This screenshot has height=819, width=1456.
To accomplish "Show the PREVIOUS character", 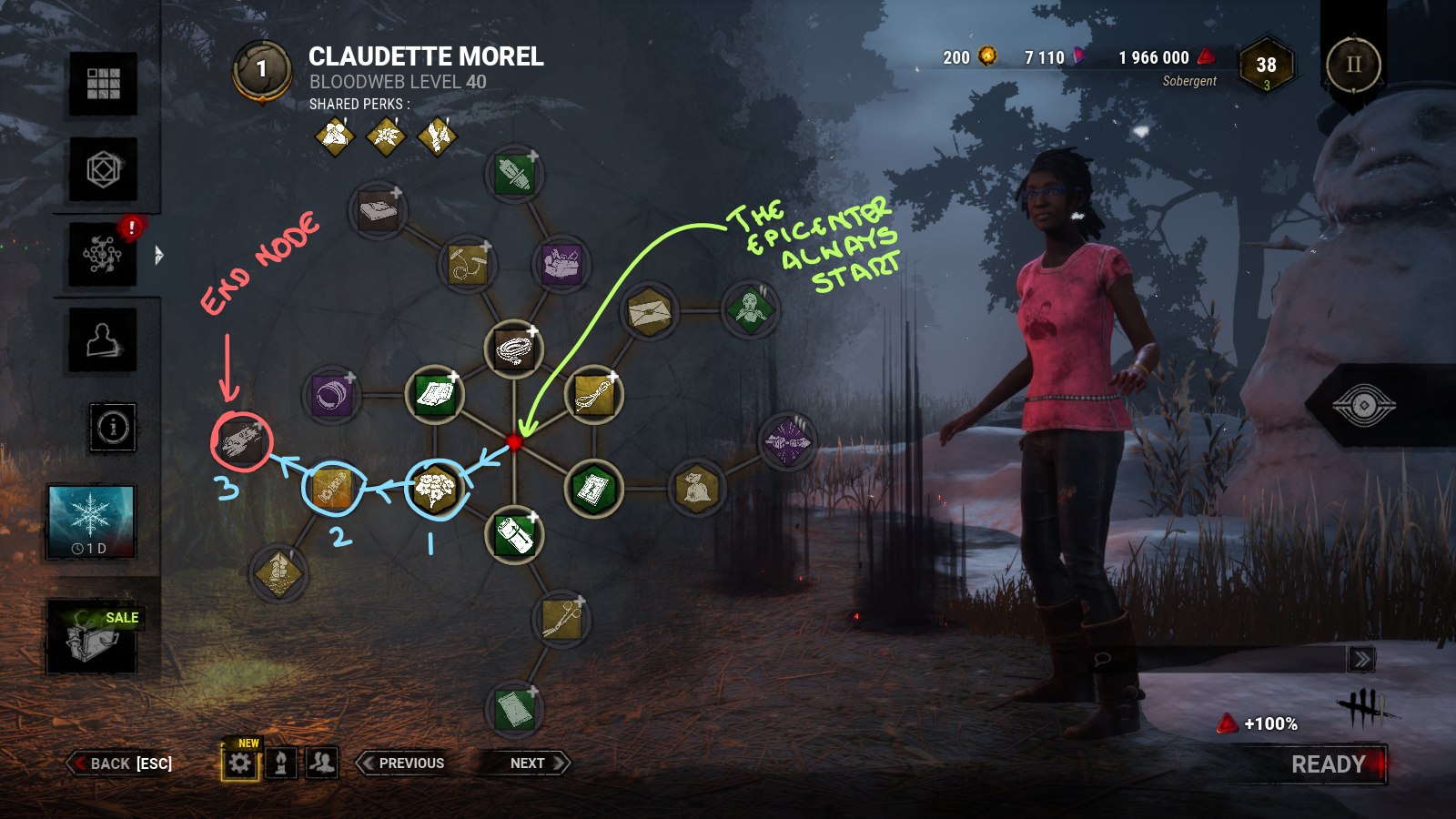I will (x=402, y=763).
